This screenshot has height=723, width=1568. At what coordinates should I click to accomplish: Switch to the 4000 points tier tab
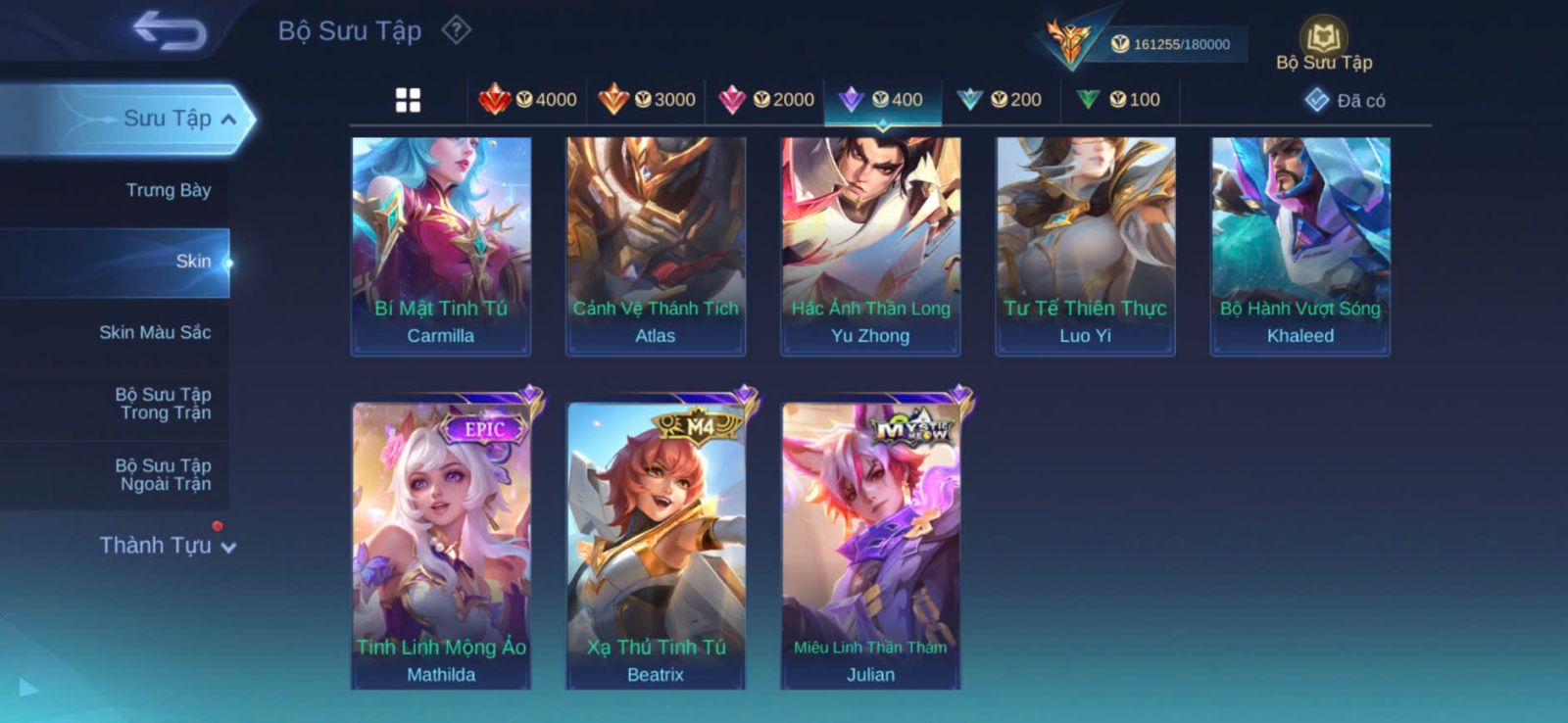click(x=527, y=100)
